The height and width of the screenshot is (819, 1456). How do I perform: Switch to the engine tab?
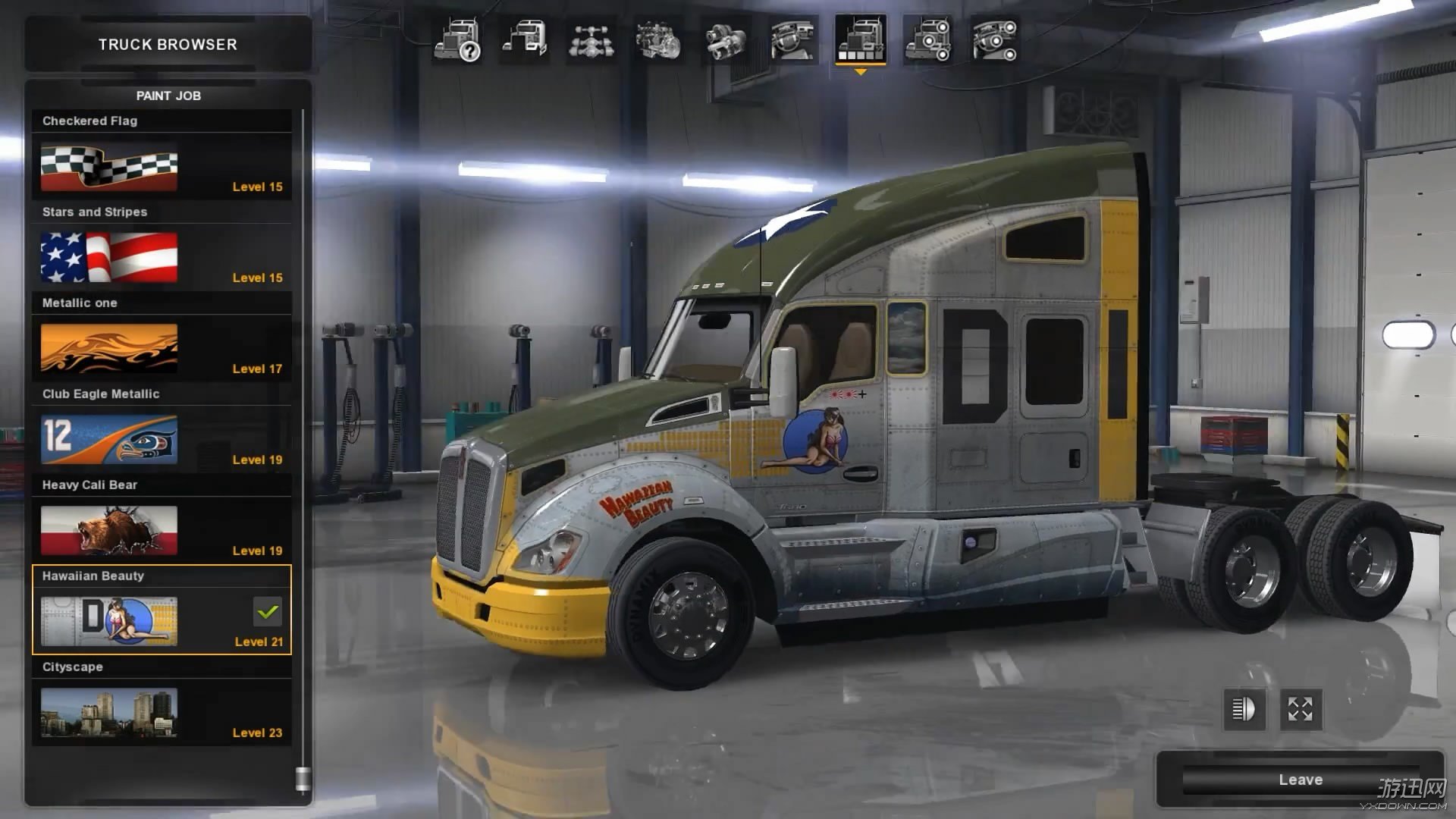[658, 40]
